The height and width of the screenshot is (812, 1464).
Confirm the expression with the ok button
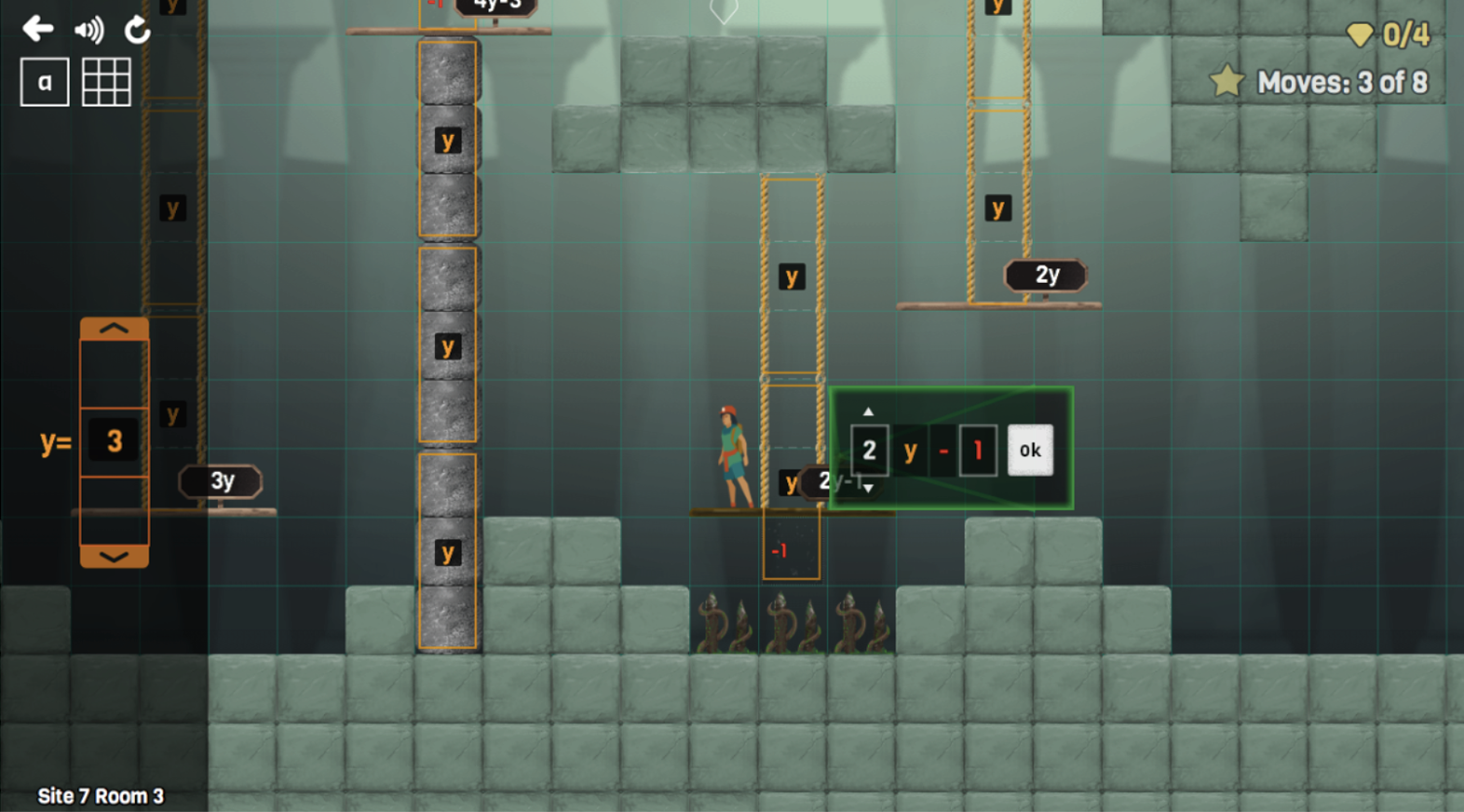(1029, 451)
